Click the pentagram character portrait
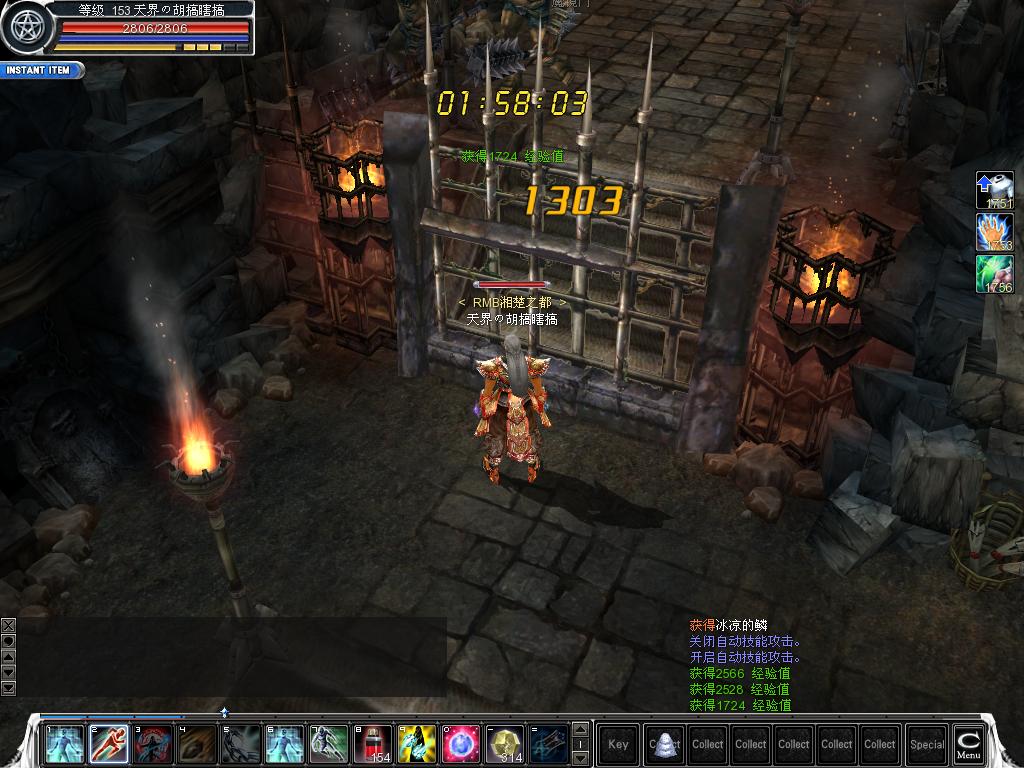Screen dimensions: 1024x768 pos(22,27)
